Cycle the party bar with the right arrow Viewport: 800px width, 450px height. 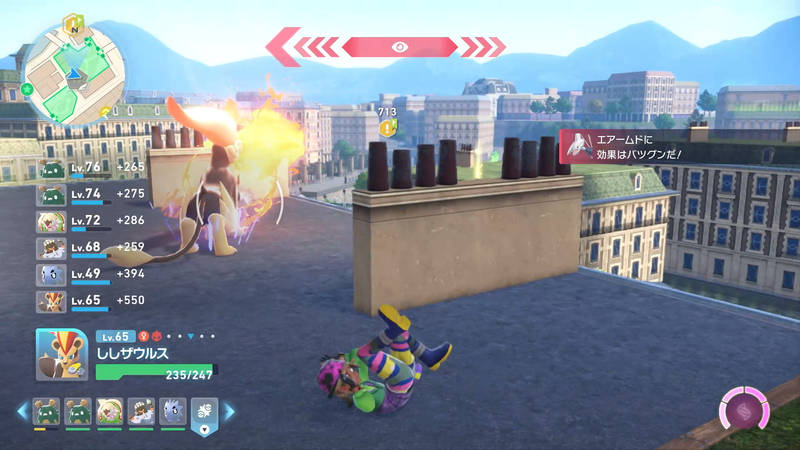[x=229, y=411]
